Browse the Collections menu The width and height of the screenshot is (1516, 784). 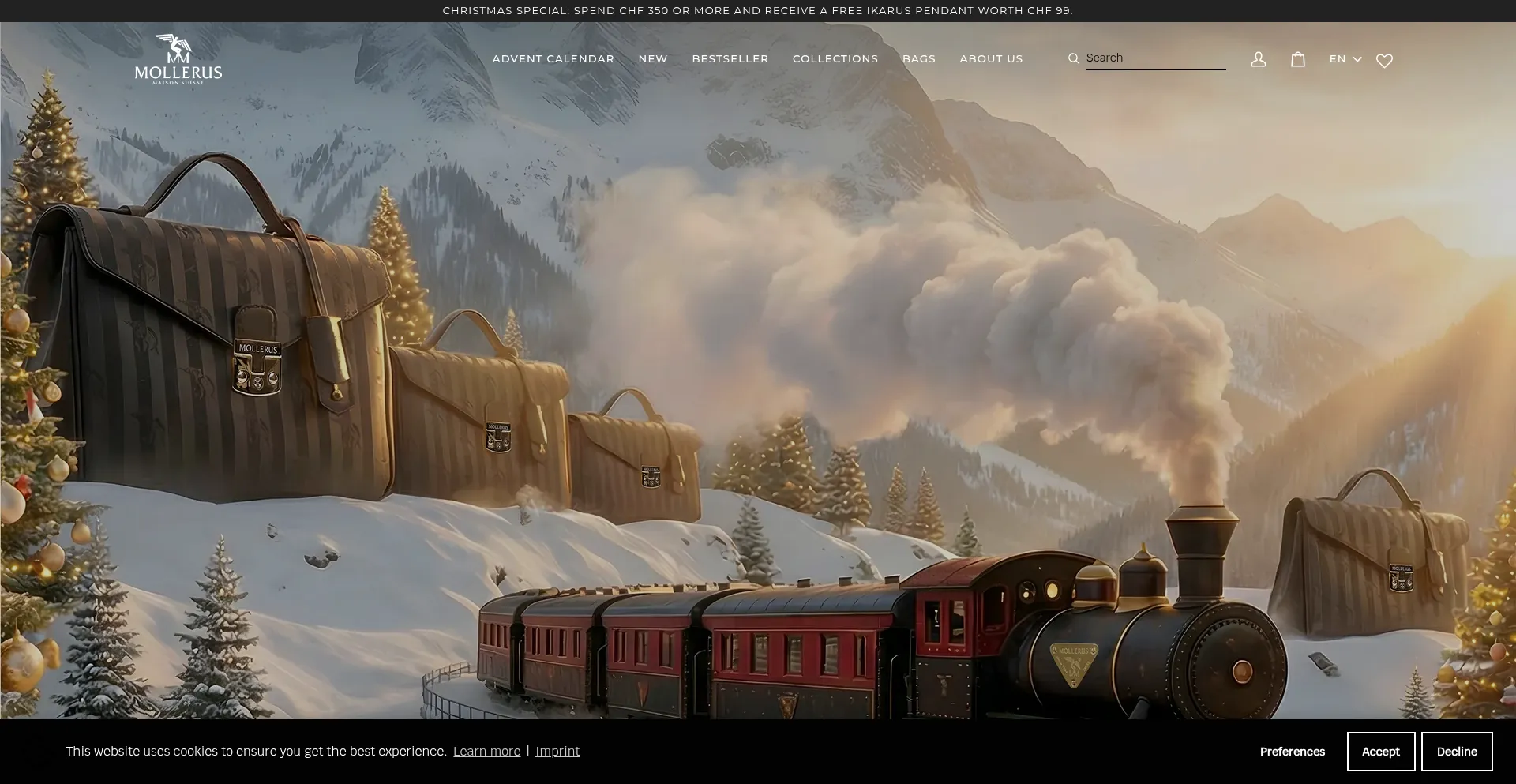pos(835,59)
